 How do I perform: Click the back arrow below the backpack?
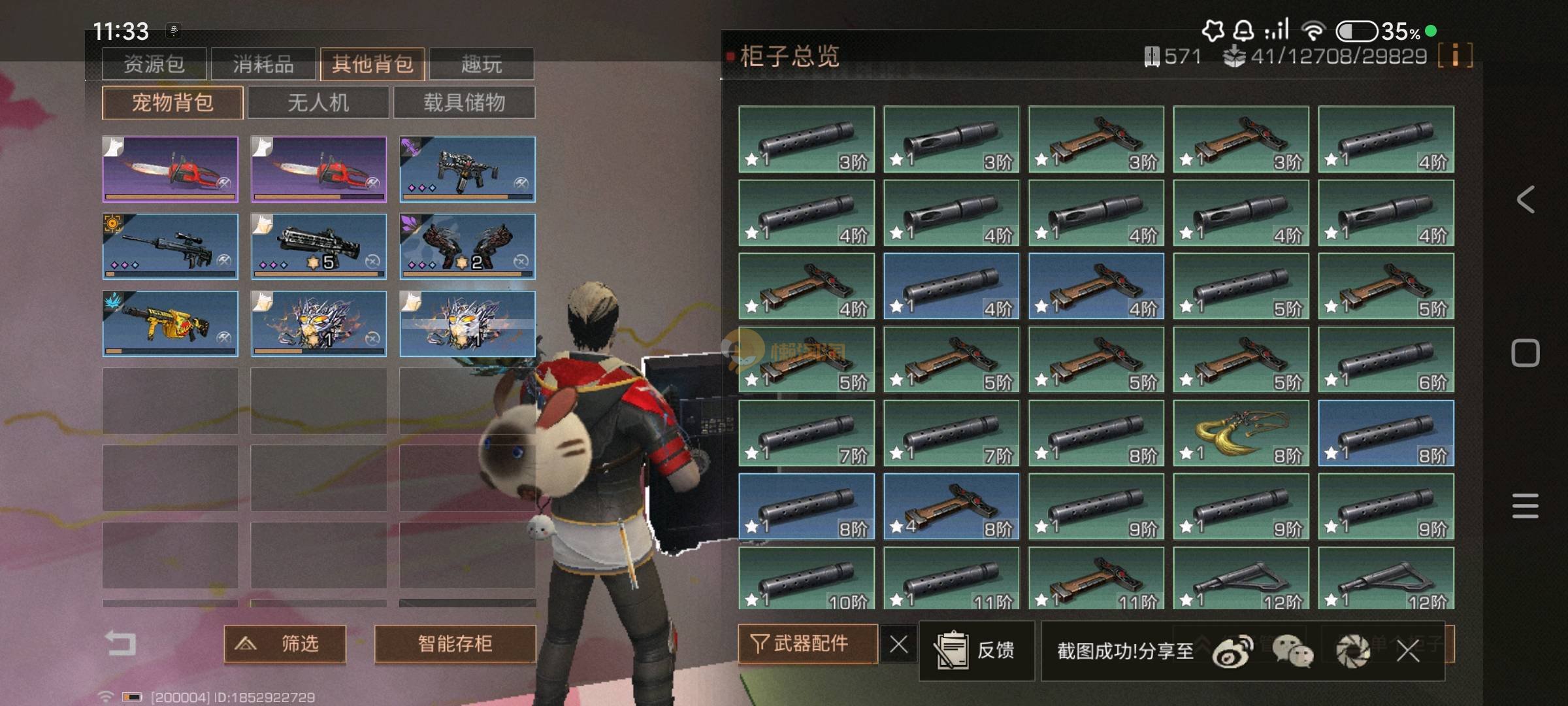pos(121,643)
